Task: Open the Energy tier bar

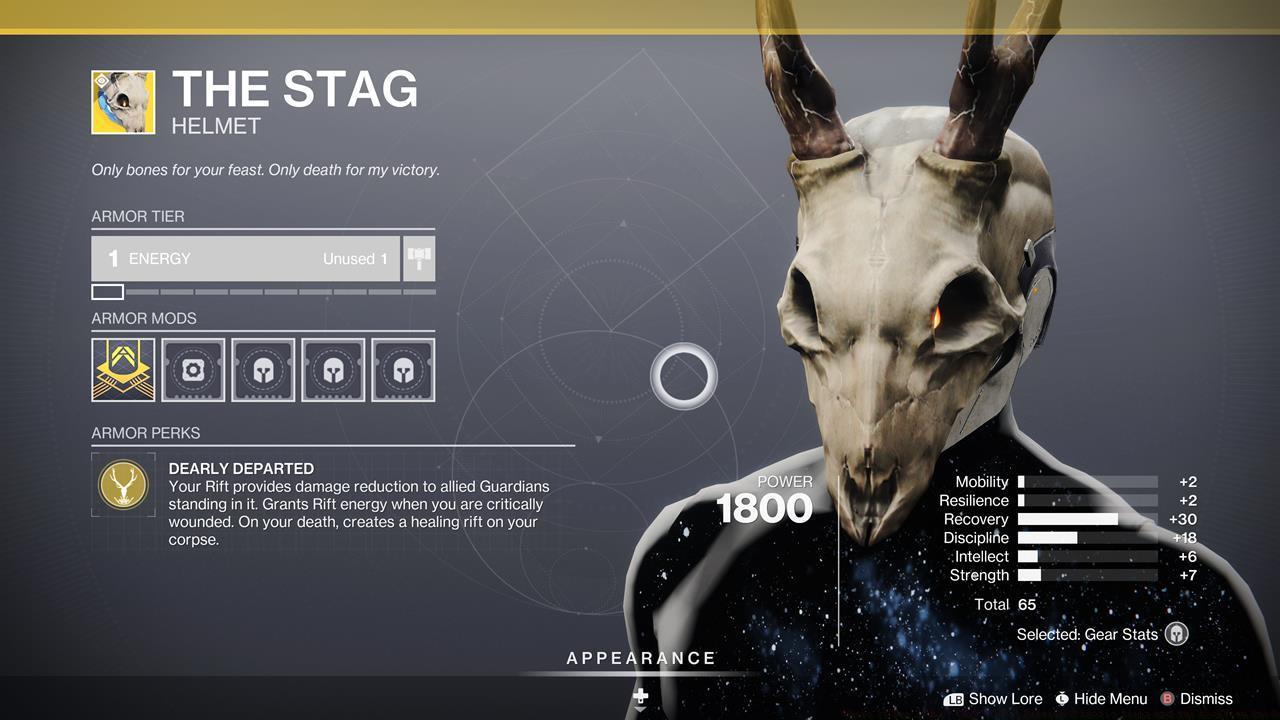Action: [245, 259]
